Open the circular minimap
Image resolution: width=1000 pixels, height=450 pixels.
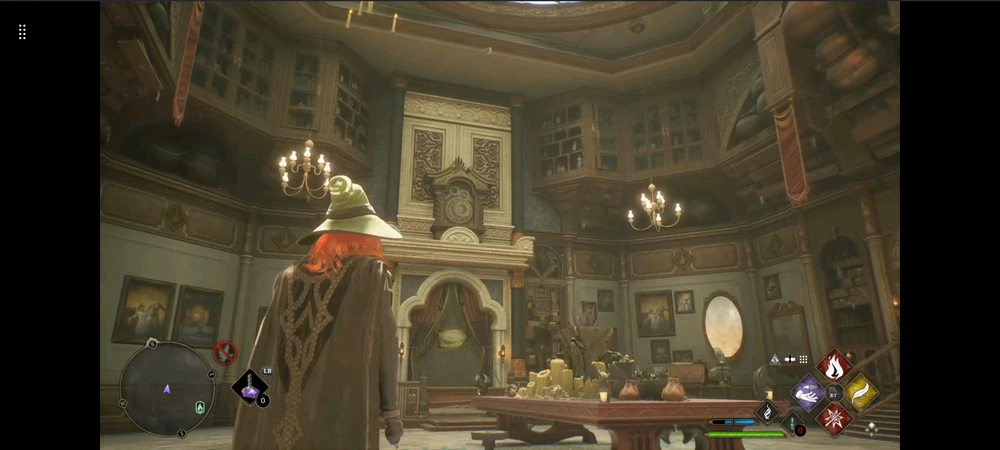(x=167, y=390)
